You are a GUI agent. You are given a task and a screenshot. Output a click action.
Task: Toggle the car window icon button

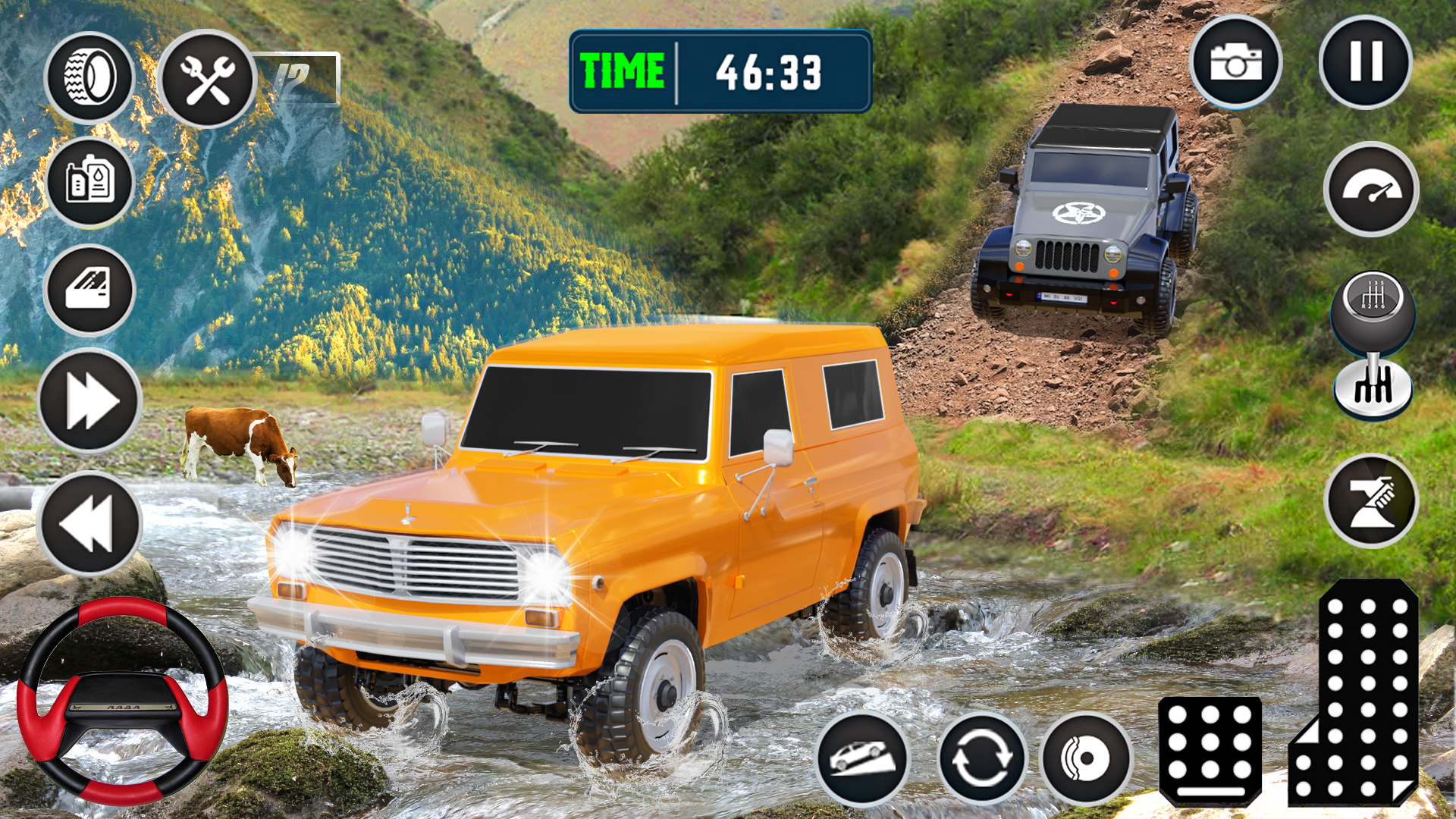89,290
